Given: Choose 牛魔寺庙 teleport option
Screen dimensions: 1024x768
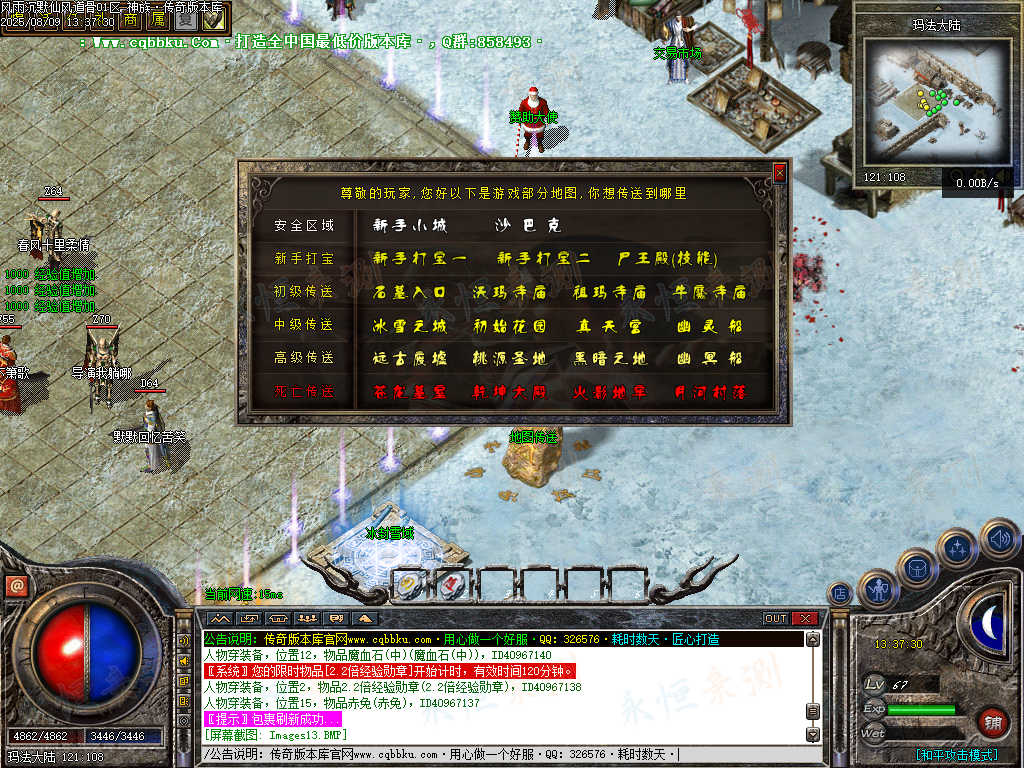Looking at the screenshot, I should tap(711, 293).
